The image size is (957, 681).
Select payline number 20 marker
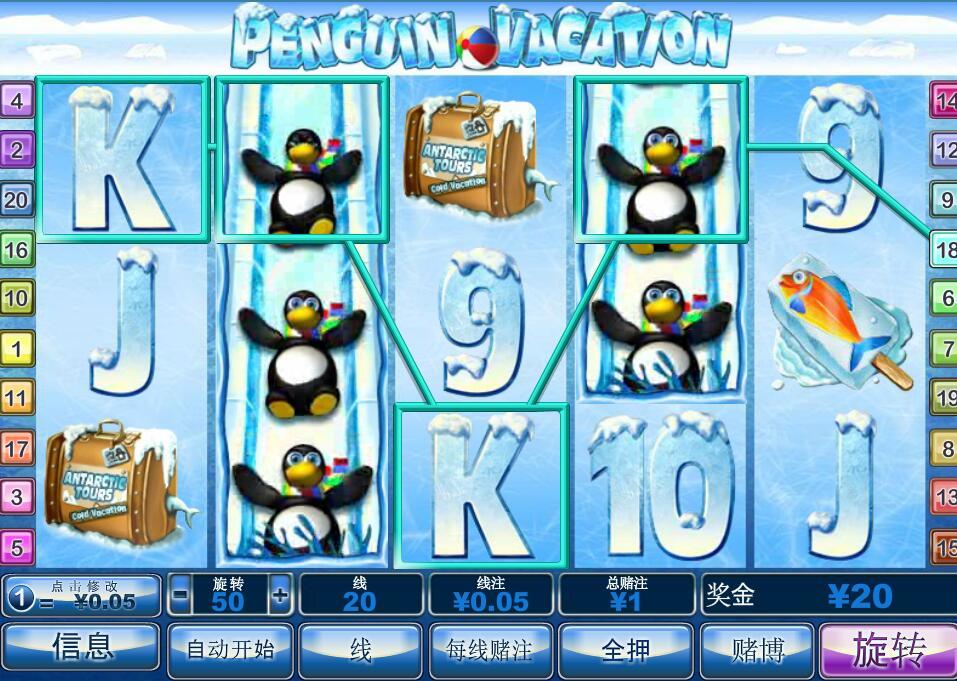[18, 199]
